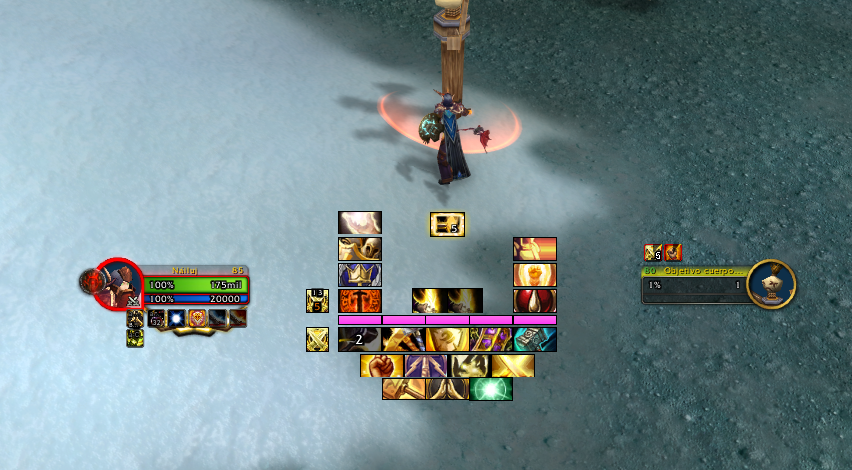Select the player portrait of Náiluj

(119, 284)
